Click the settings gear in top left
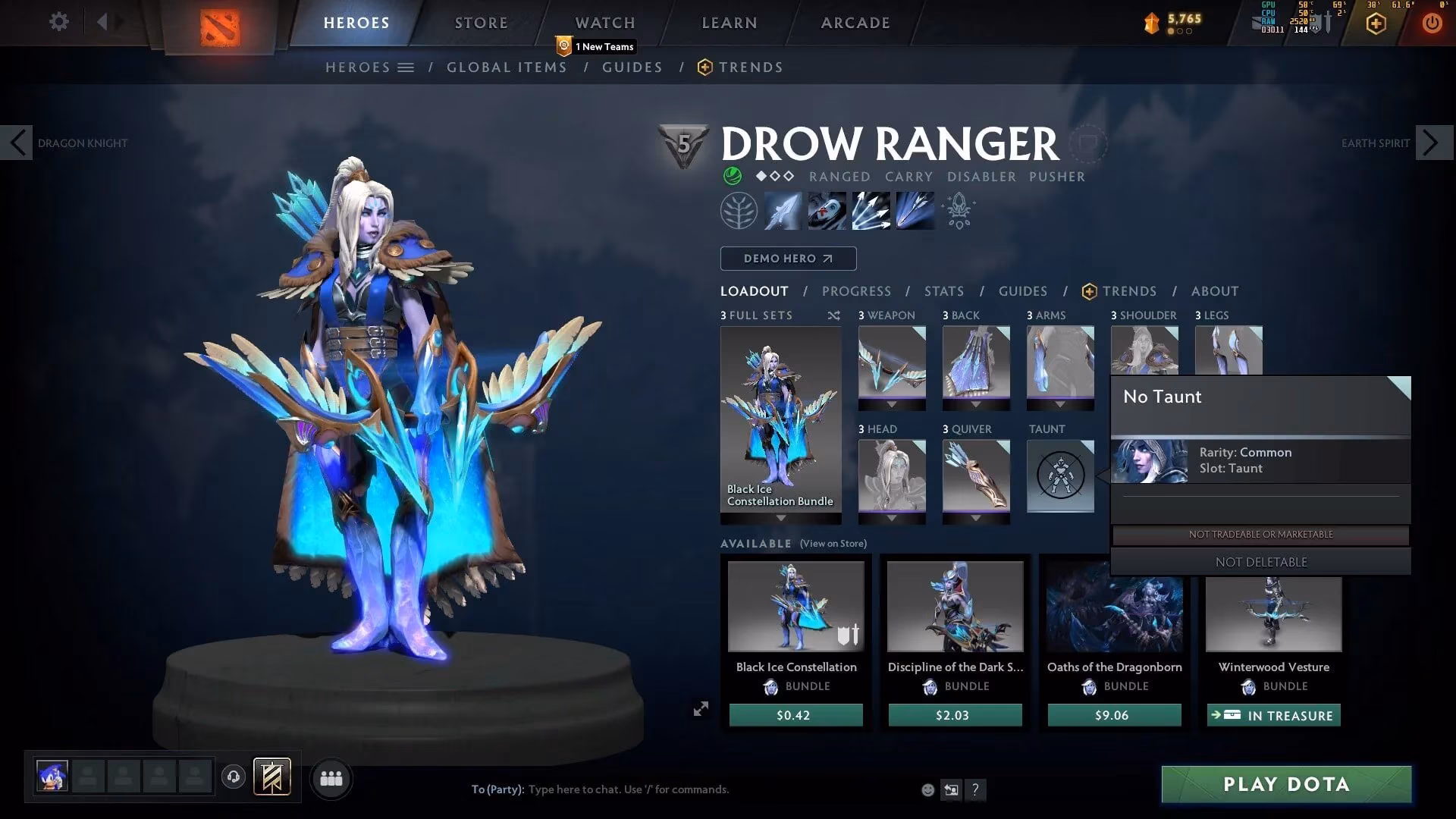 click(x=58, y=22)
